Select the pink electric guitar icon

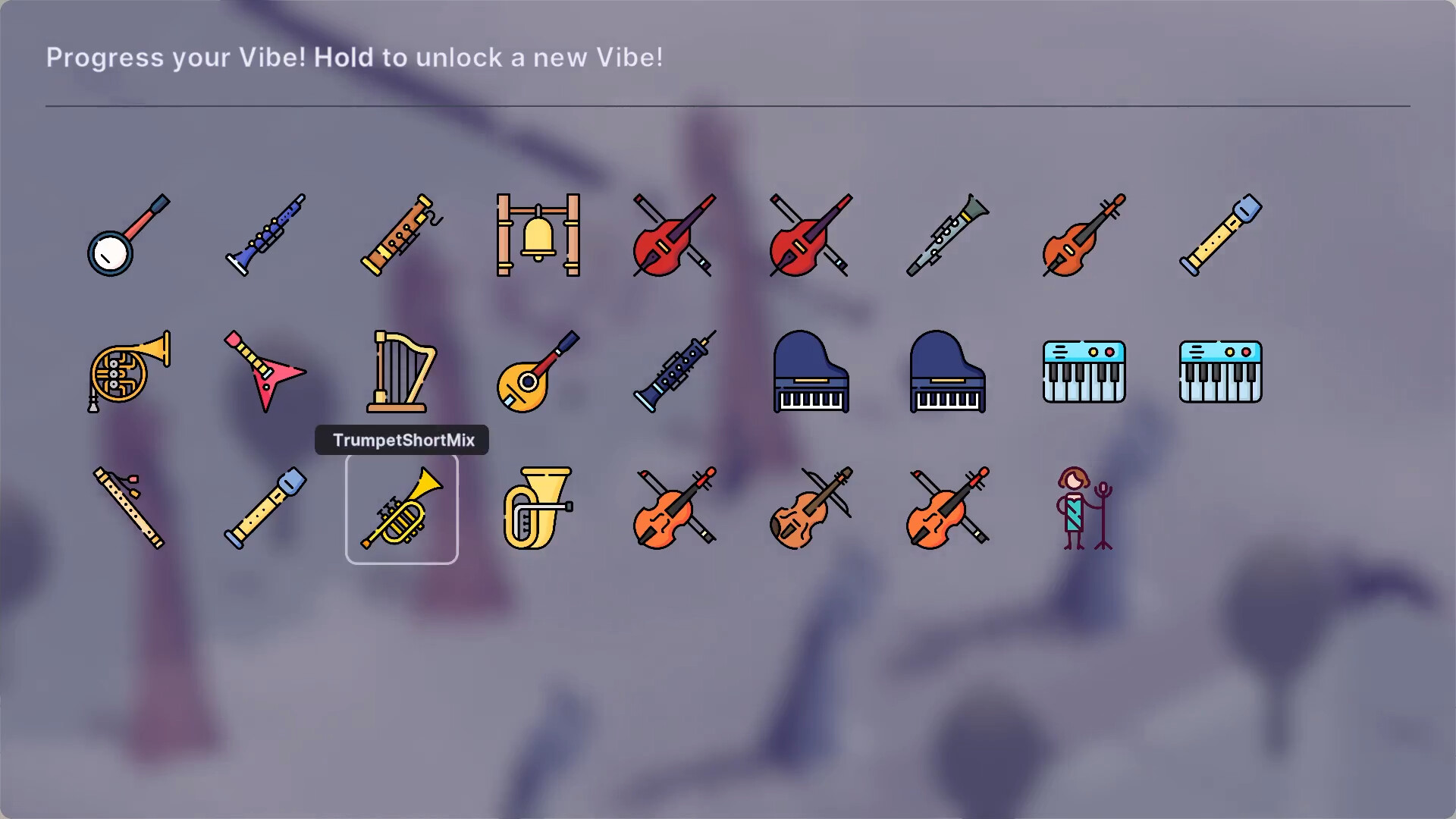tap(265, 372)
